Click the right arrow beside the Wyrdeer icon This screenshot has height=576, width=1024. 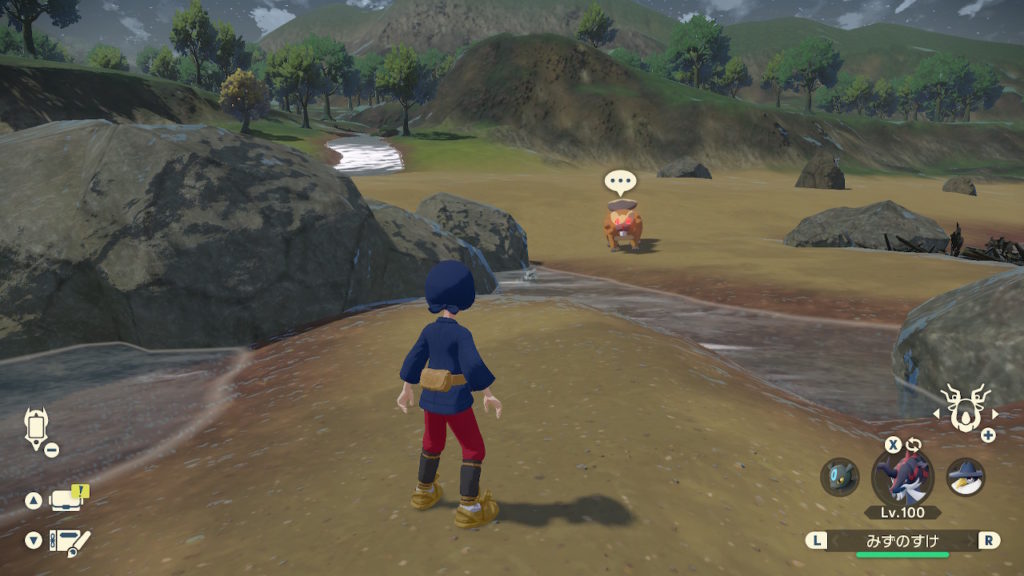[993, 412]
